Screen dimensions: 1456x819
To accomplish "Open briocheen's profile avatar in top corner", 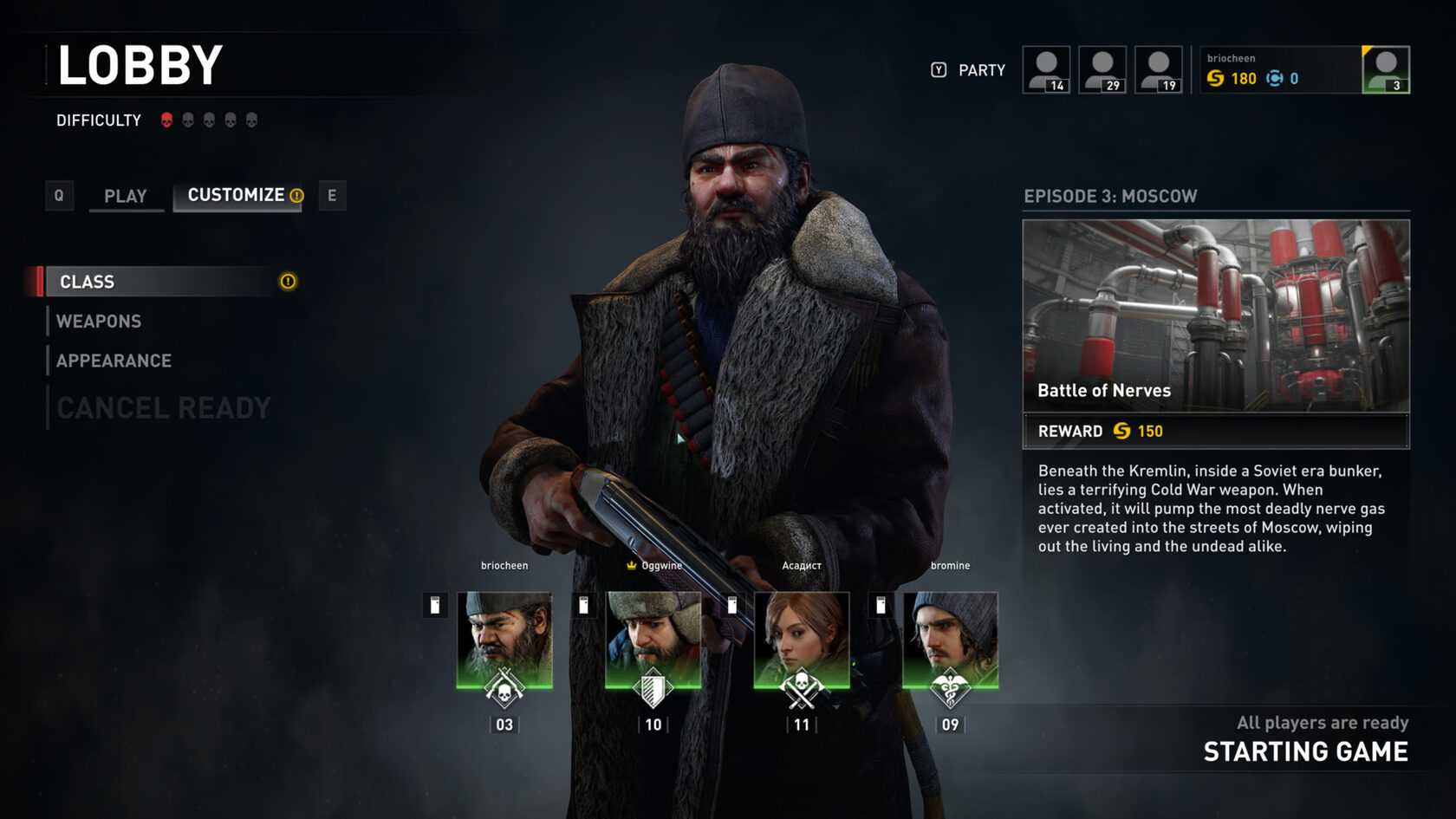I will click(x=1385, y=69).
